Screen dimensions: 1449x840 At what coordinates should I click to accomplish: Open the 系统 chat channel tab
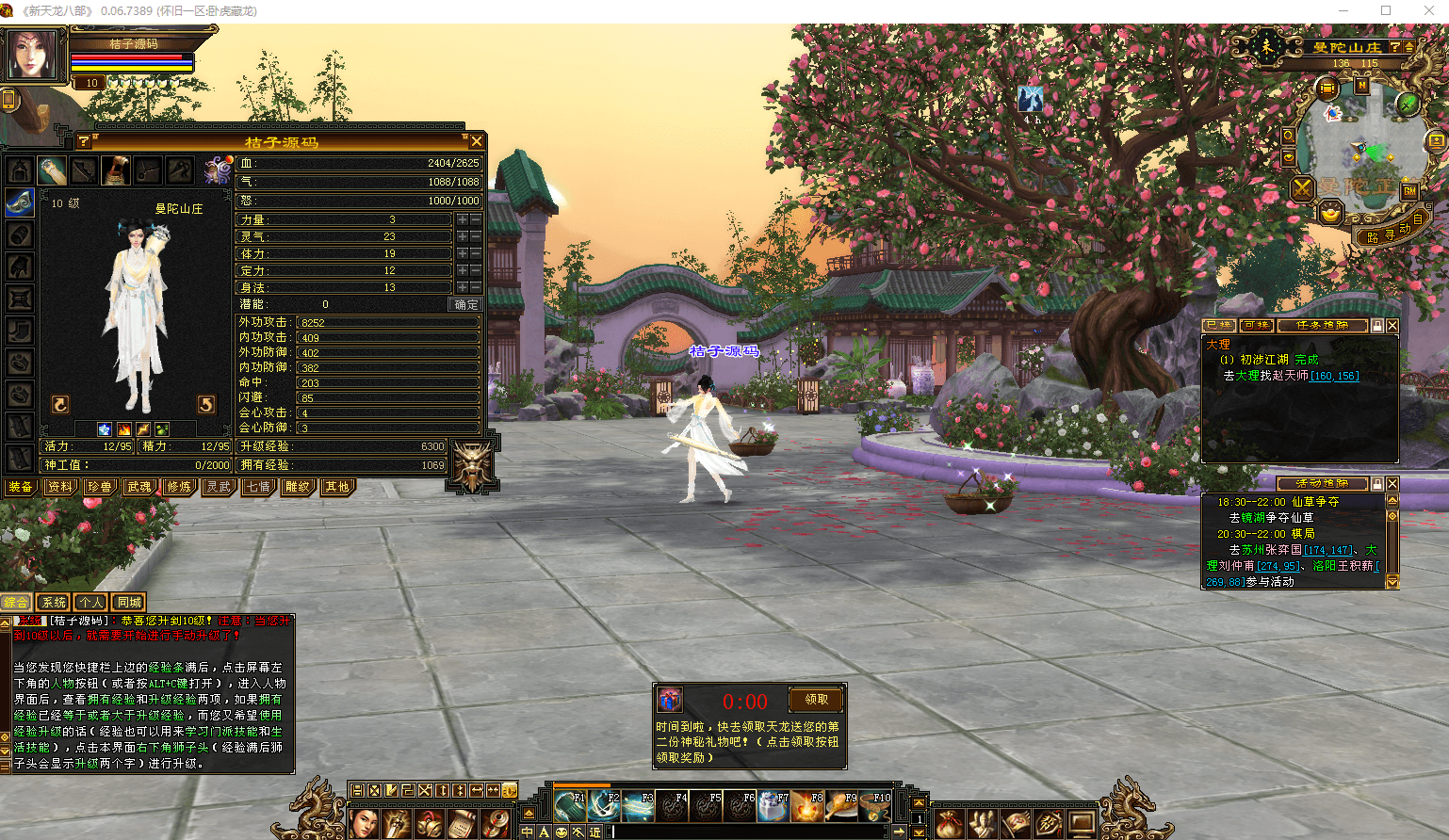pyautogui.click(x=55, y=603)
